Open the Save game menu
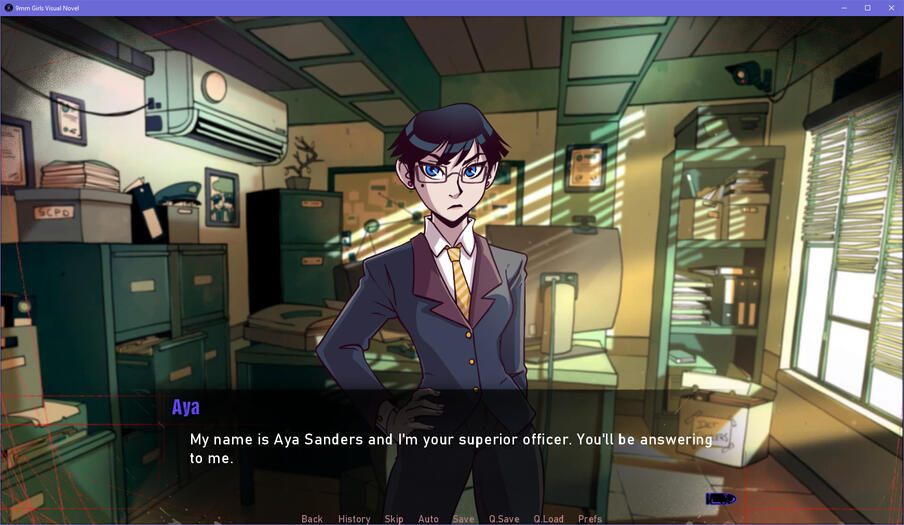The height and width of the screenshot is (525, 904). tap(463, 519)
